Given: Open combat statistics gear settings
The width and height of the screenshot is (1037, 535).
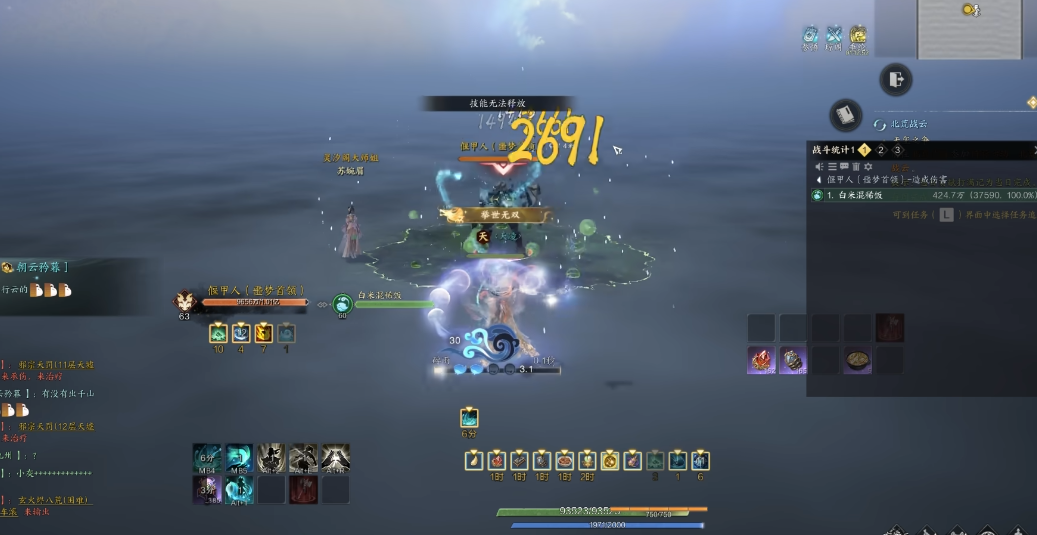Looking at the screenshot, I should pos(868,167).
